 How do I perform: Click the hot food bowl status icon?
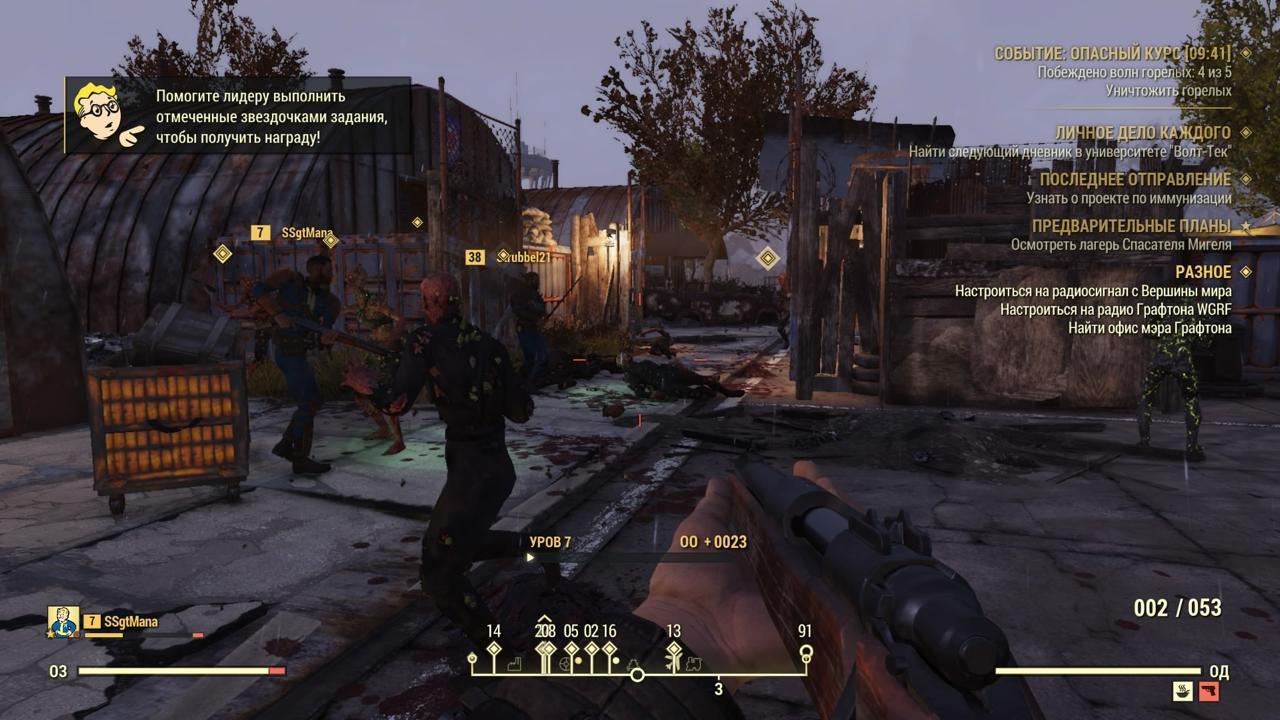pos(1185,691)
